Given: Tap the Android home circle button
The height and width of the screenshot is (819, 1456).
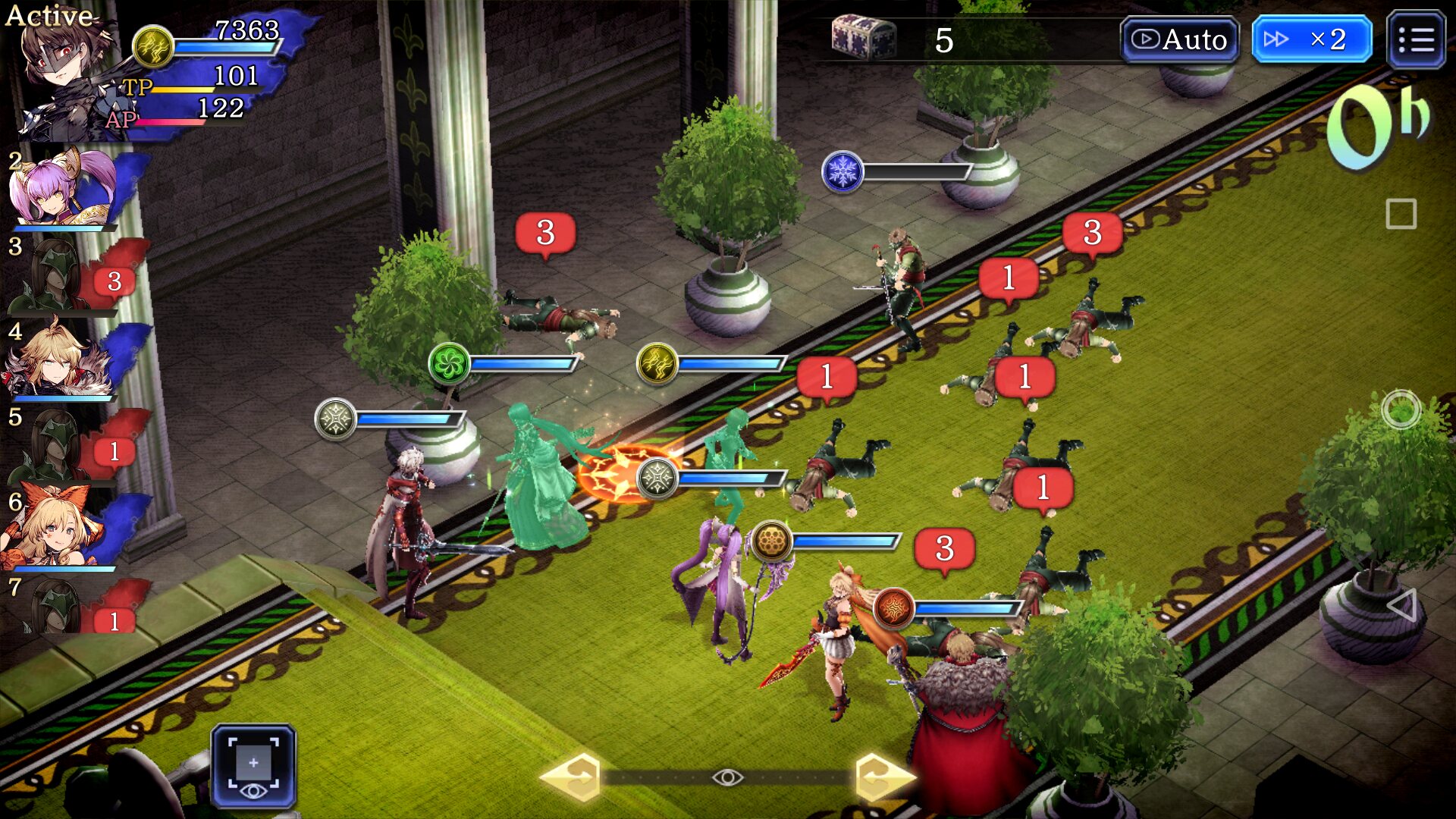Looking at the screenshot, I should click(1401, 409).
